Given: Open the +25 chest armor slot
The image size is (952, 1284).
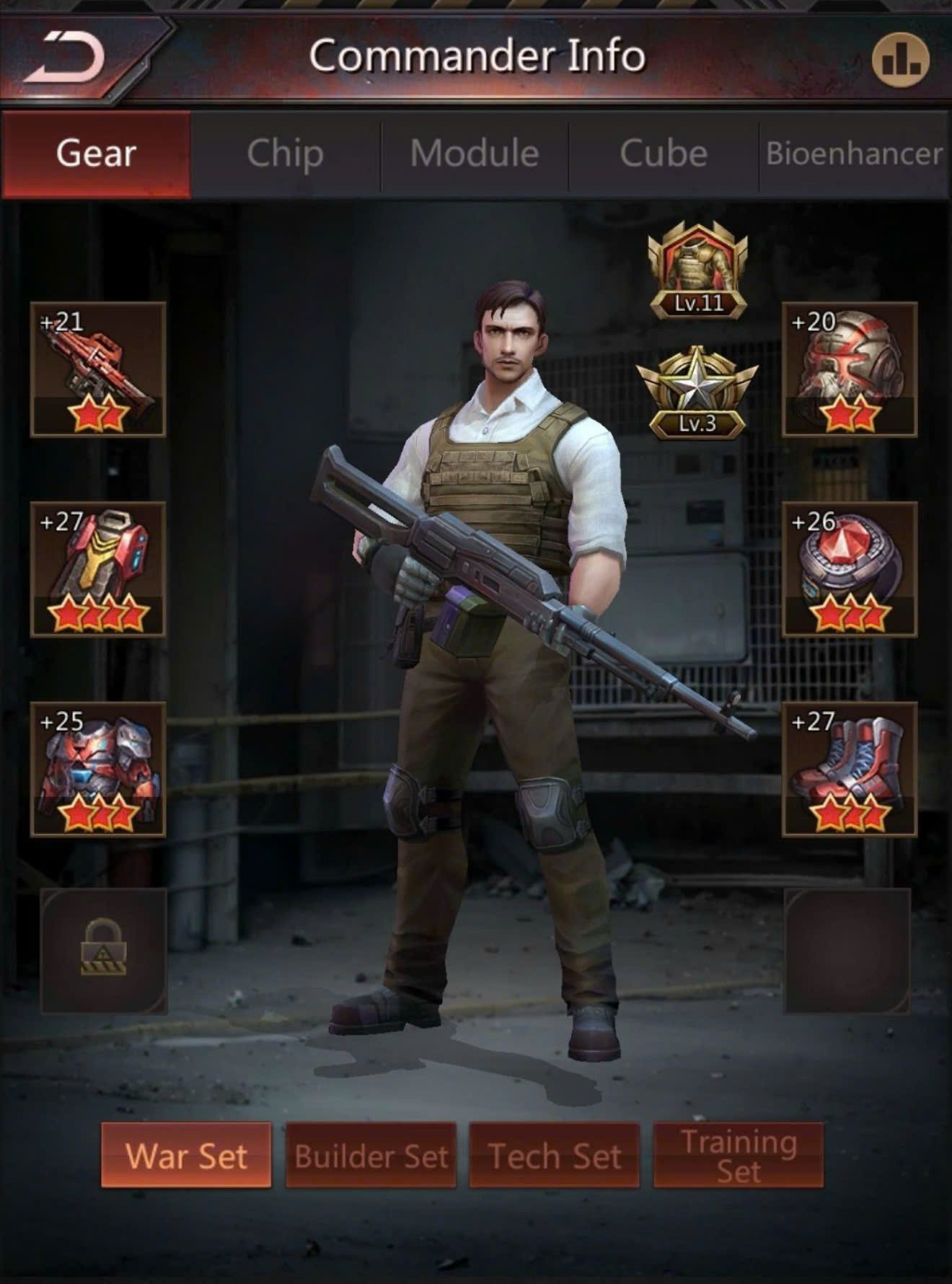Looking at the screenshot, I should (98, 769).
